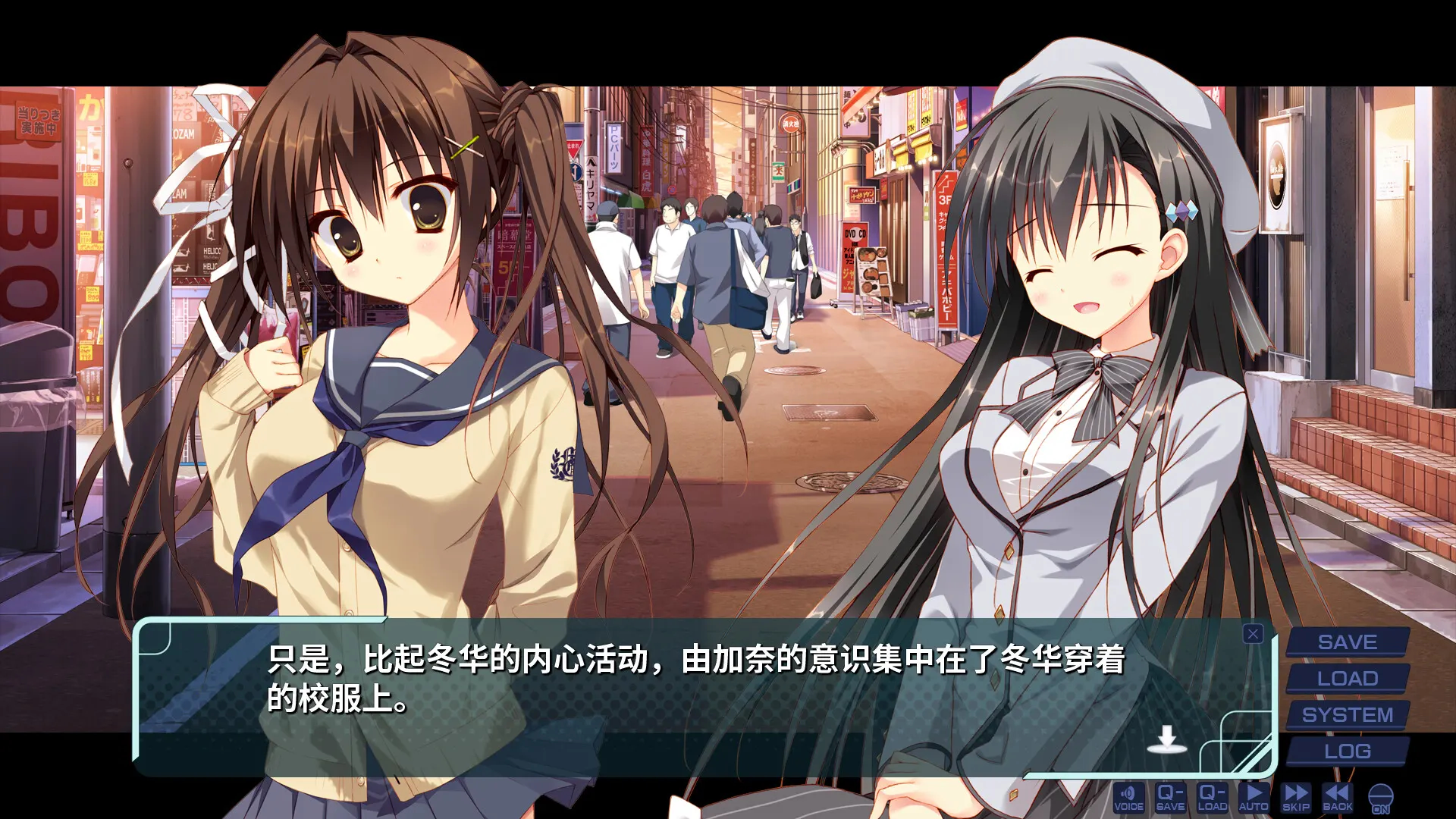The width and height of the screenshot is (1456, 819).
Task: Replay the line with the VOICE button
Action: [x=1128, y=798]
